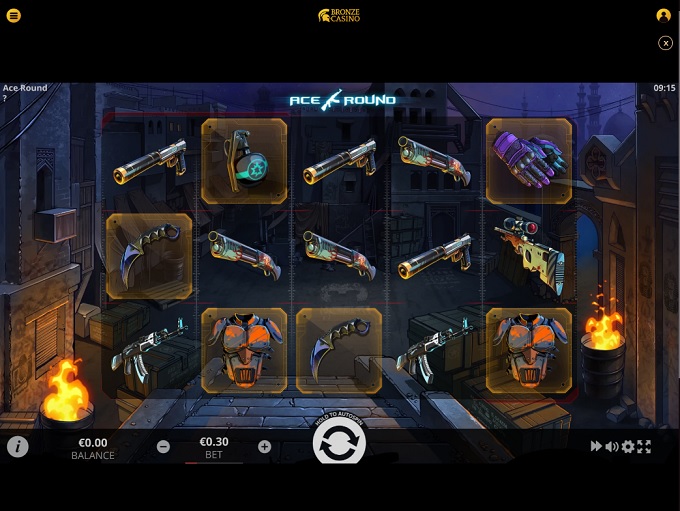The image size is (680, 511).
Task: Increase the bet with the plus button
Action: click(x=264, y=447)
